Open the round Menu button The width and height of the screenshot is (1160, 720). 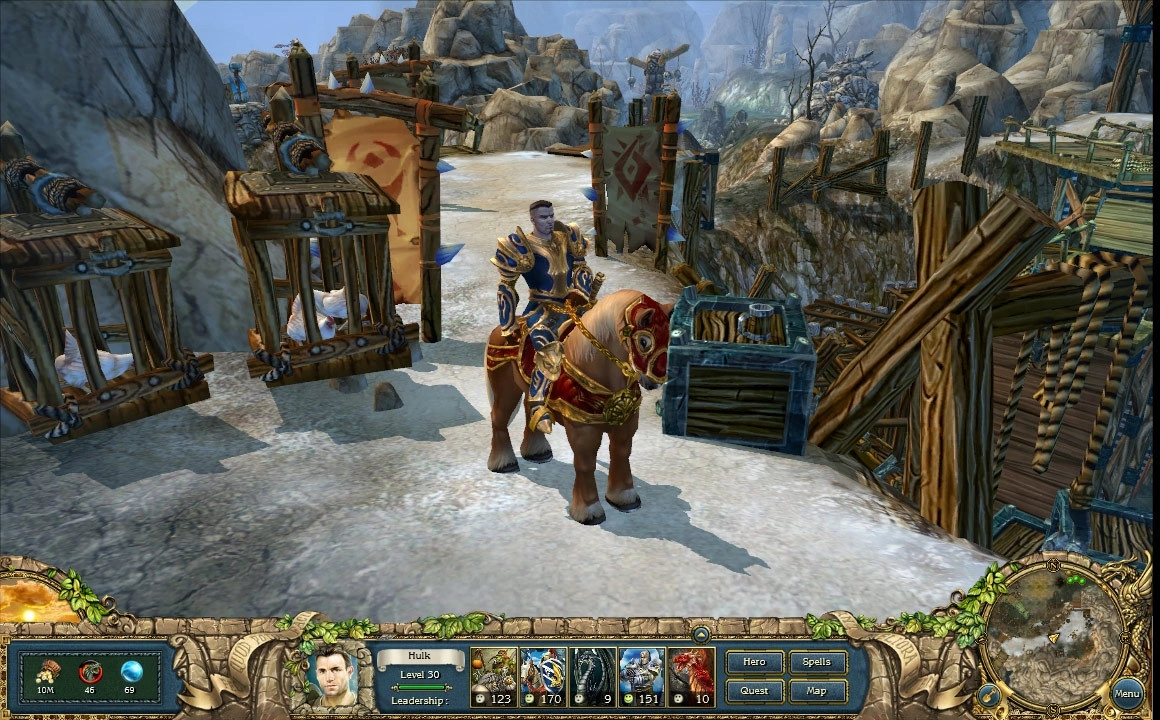coord(1127,692)
